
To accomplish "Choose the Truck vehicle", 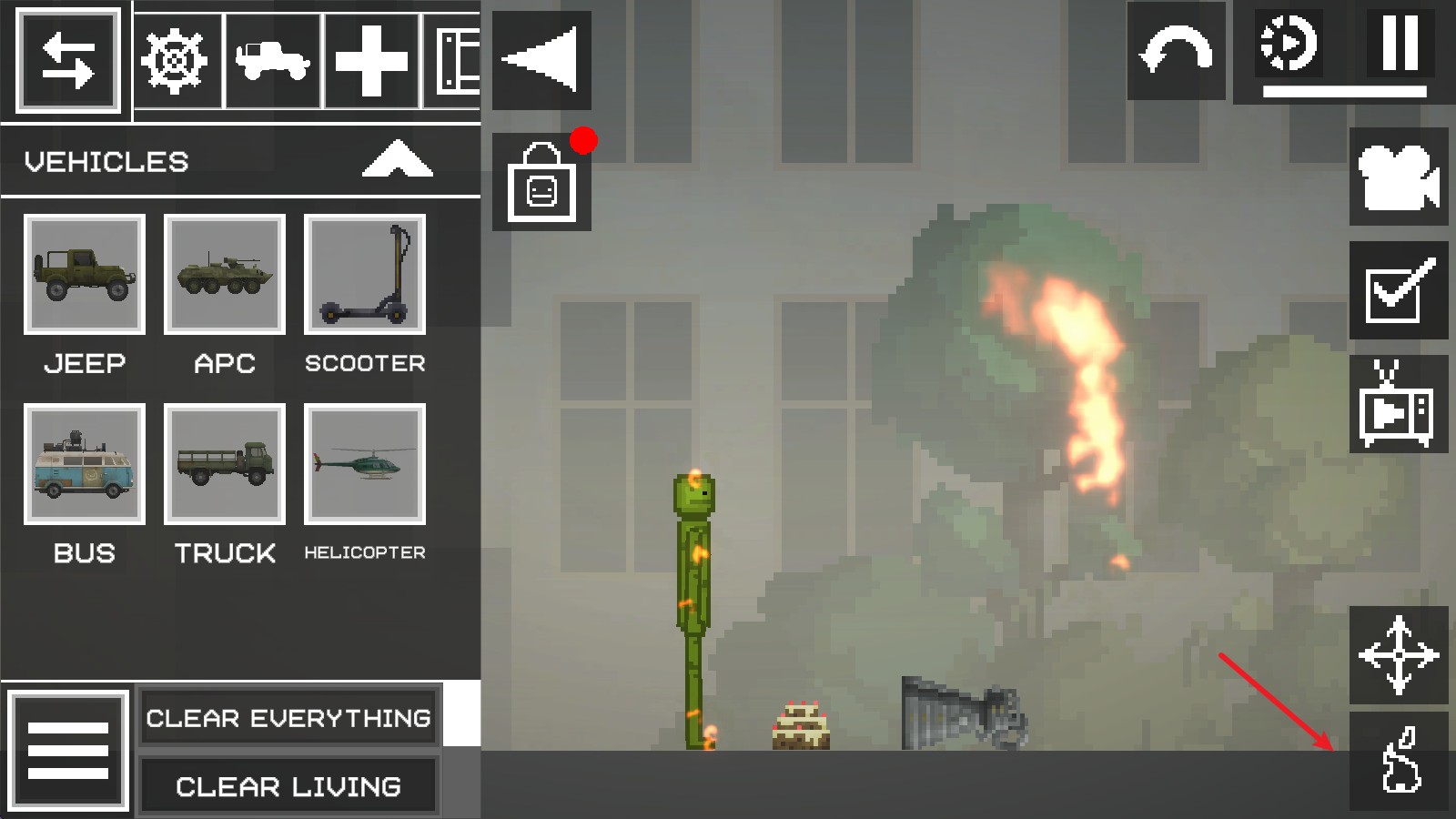I will coord(225,463).
